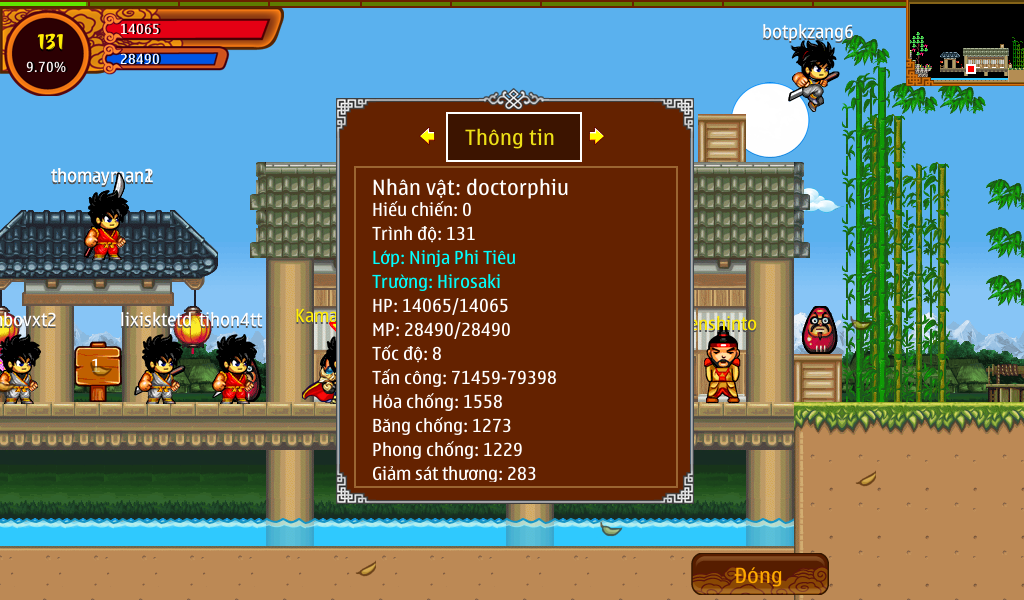Go to previous tab with left arrow
Image resolution: width=1024 pixels, height=600 pixels.
click(427, 136)
